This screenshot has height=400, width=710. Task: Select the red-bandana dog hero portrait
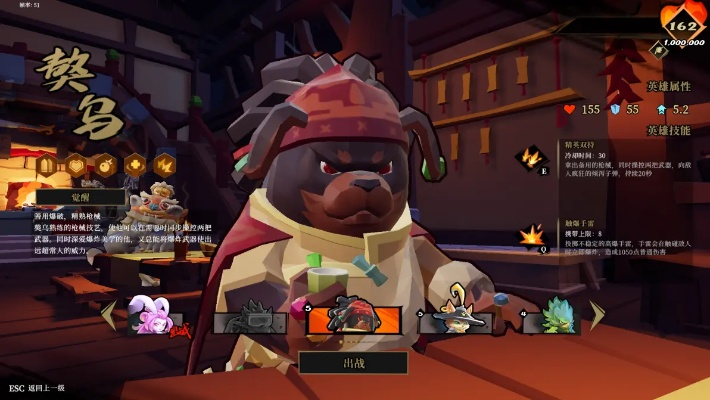point(353,316)
